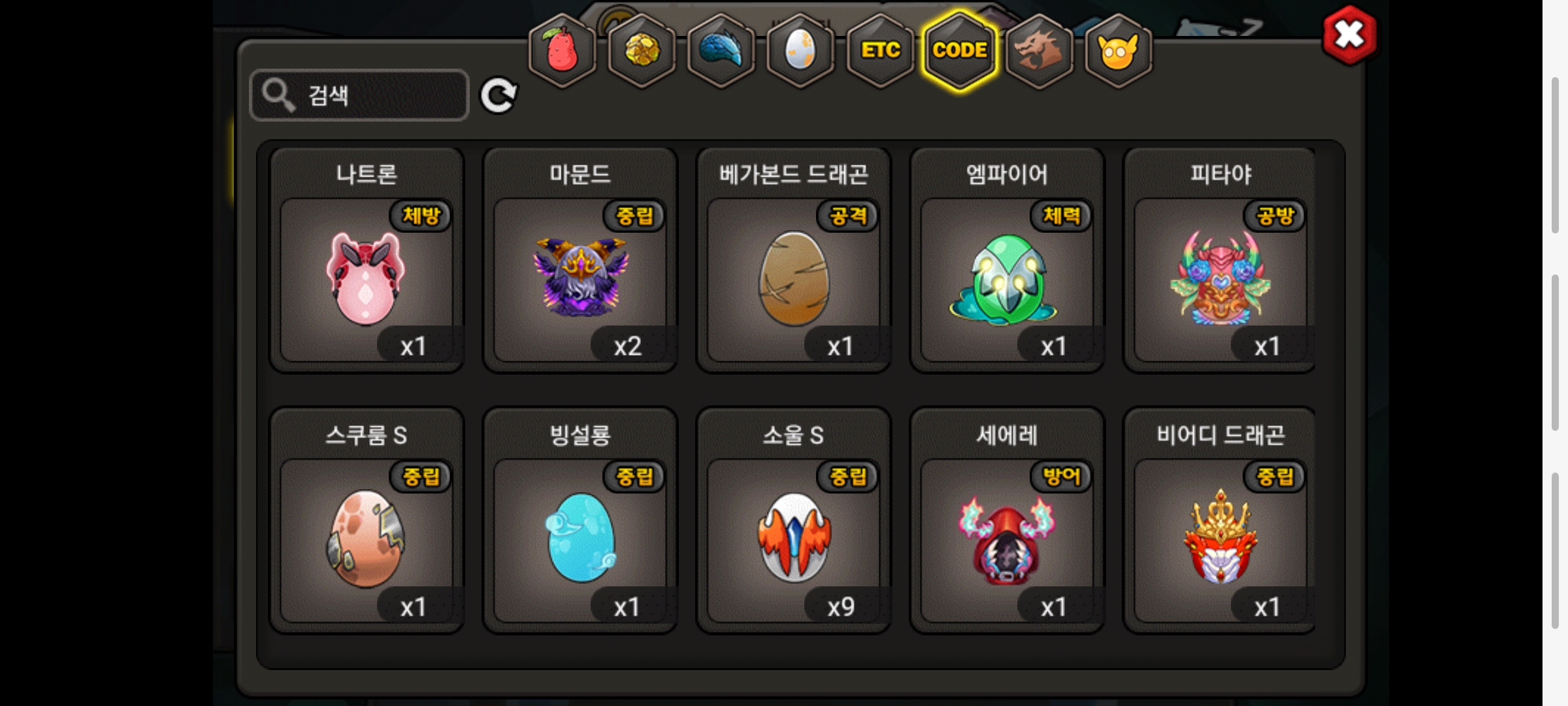Refresh the item list with circular arrow

point(498,95)
